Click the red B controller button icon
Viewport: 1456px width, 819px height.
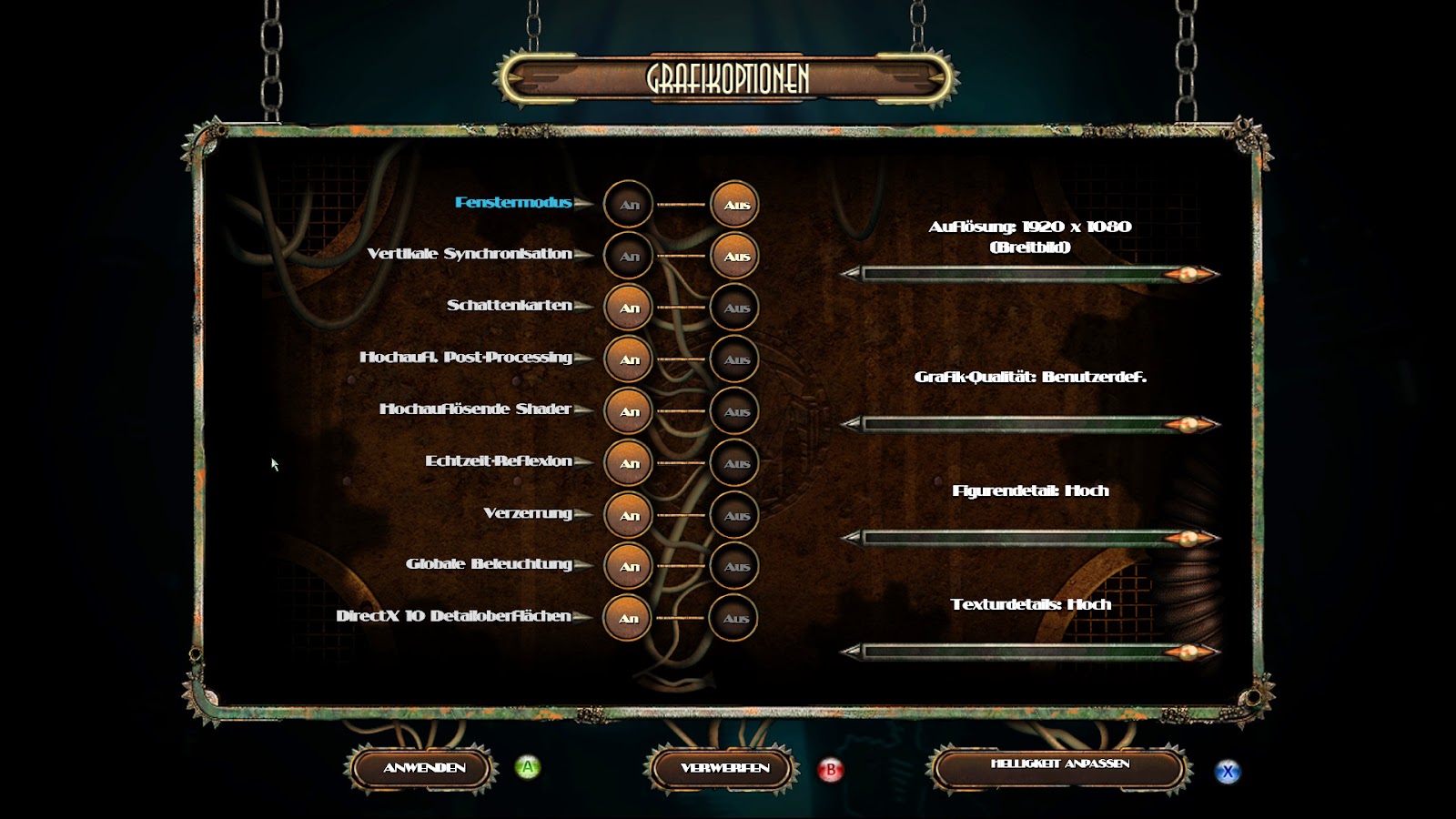click(830, 767)
